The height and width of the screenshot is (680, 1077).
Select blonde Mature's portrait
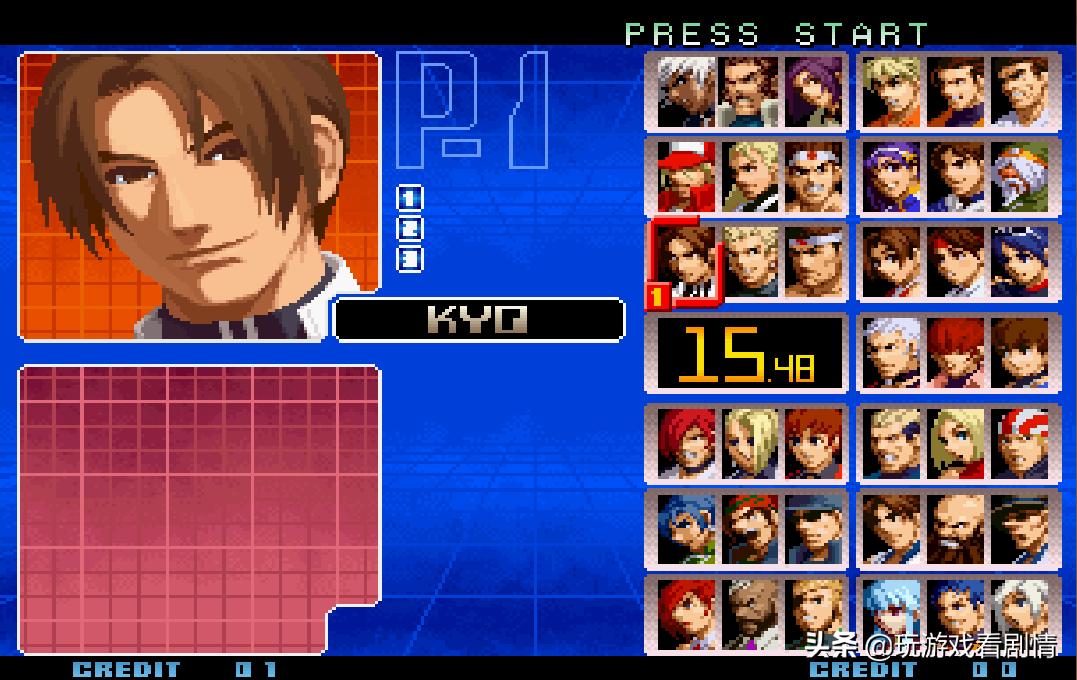[751, 441]
